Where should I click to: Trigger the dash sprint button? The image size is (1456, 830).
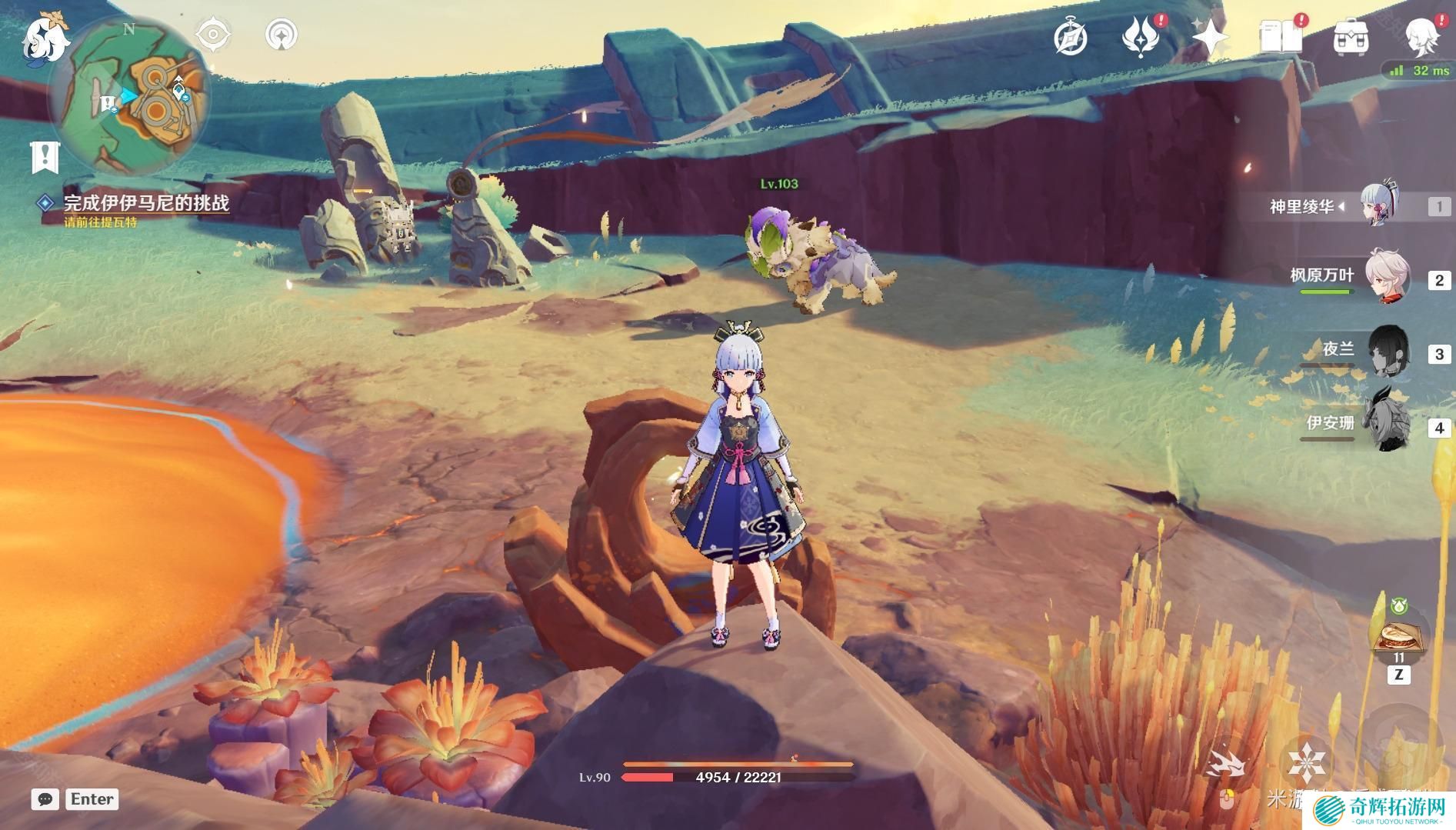(x=1226, y=763)
